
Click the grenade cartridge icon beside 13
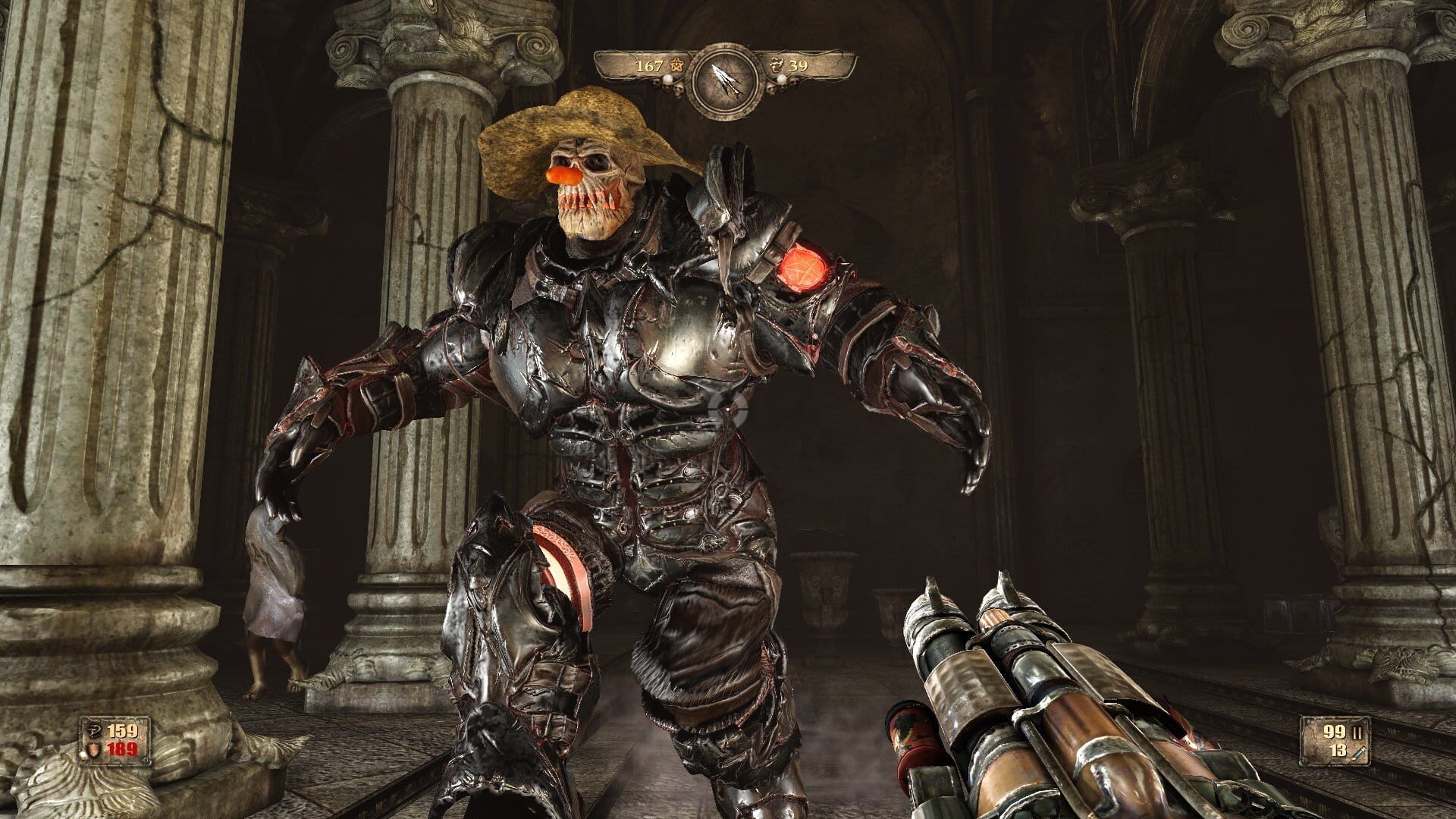1358,753
